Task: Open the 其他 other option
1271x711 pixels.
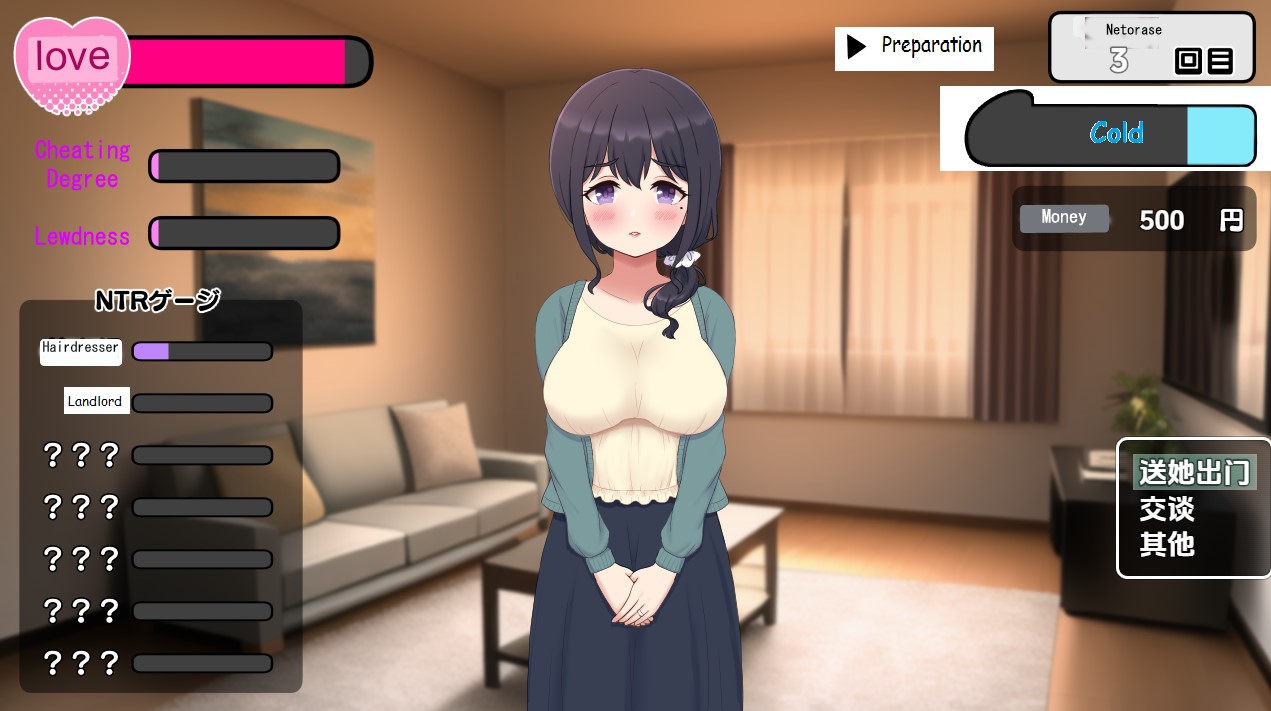Action: tap(1167, 545)
